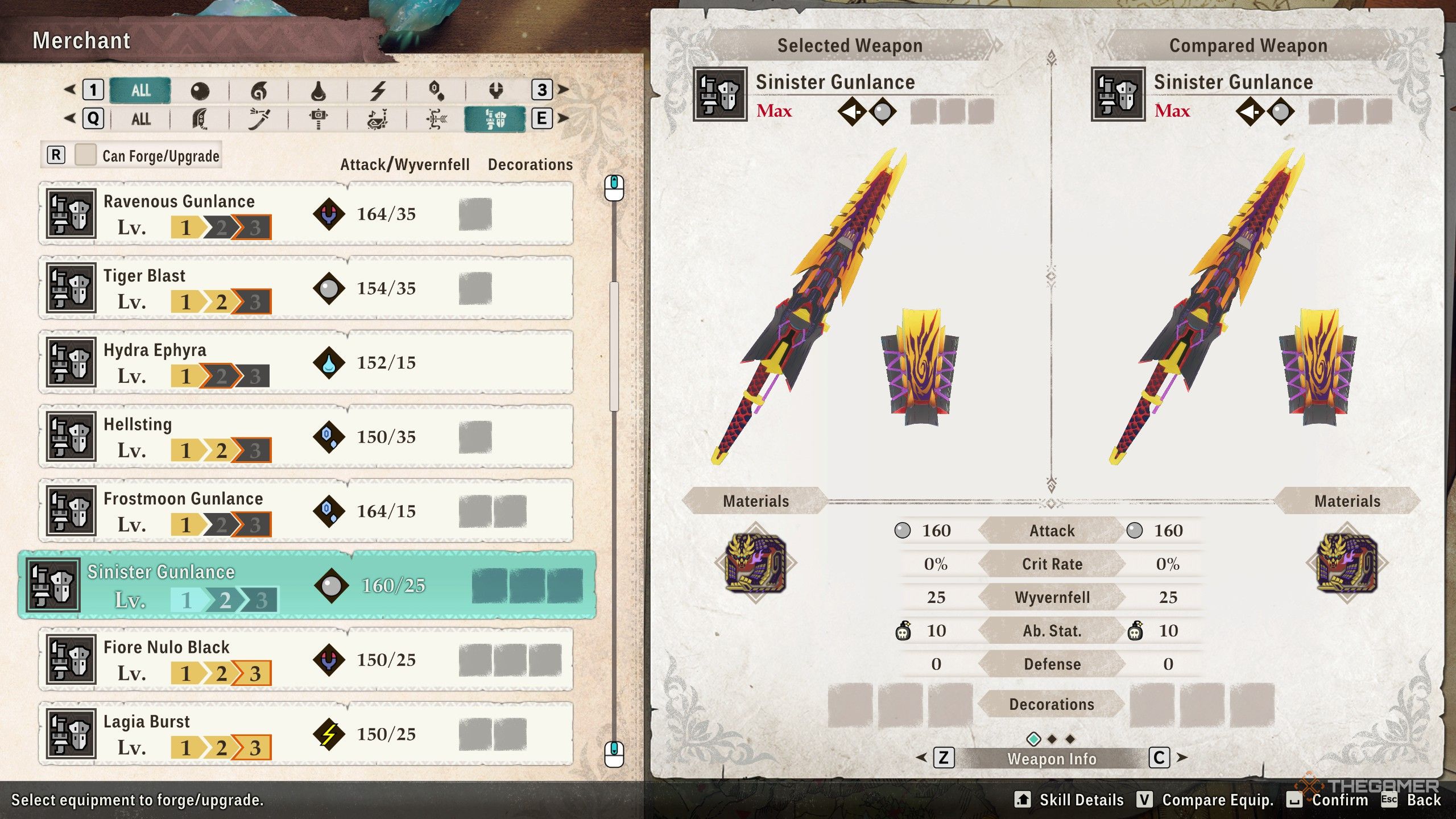The width and height of the screenshot is (1456, 819).
Task: Open the Weapon Info page selector
Action: pyautogui.click(x=1052, y=759)
